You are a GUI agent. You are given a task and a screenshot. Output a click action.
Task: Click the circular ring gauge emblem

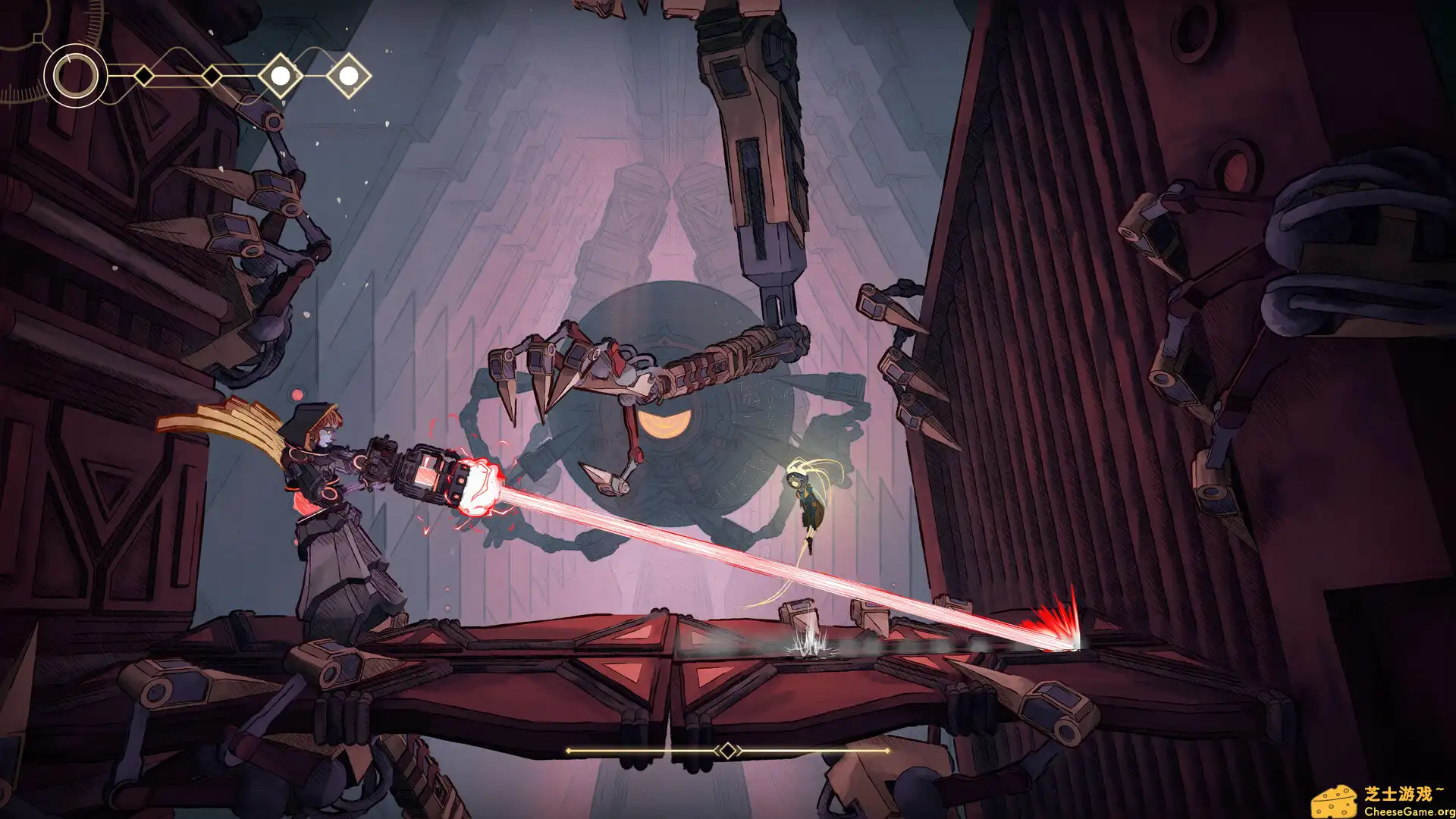tap(75, 76)
